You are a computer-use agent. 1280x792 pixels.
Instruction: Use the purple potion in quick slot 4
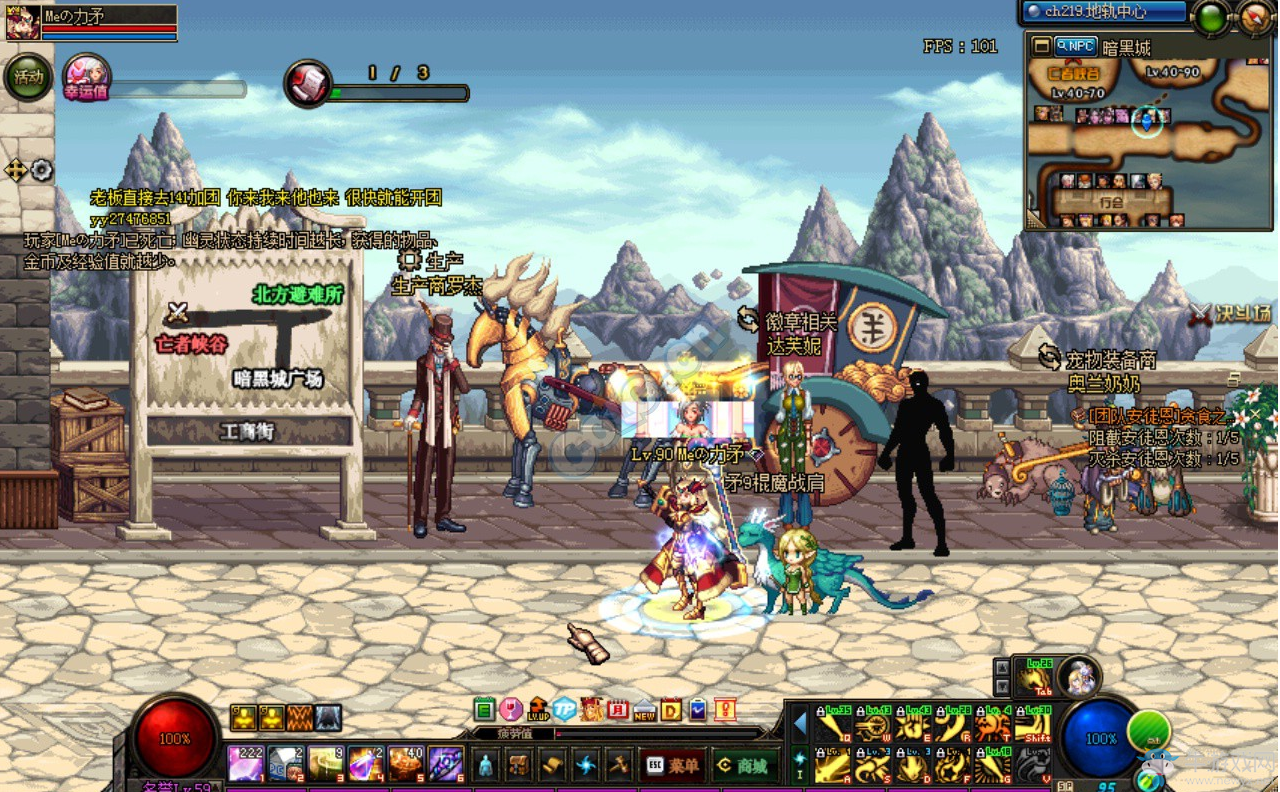(365, 765)
